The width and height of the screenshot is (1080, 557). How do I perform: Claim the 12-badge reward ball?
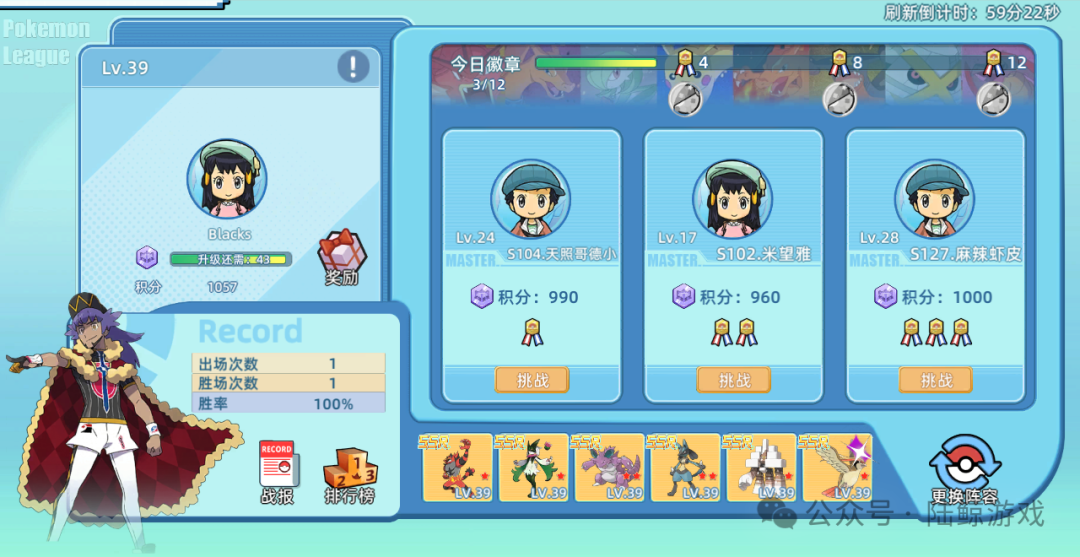coord(993,97)
